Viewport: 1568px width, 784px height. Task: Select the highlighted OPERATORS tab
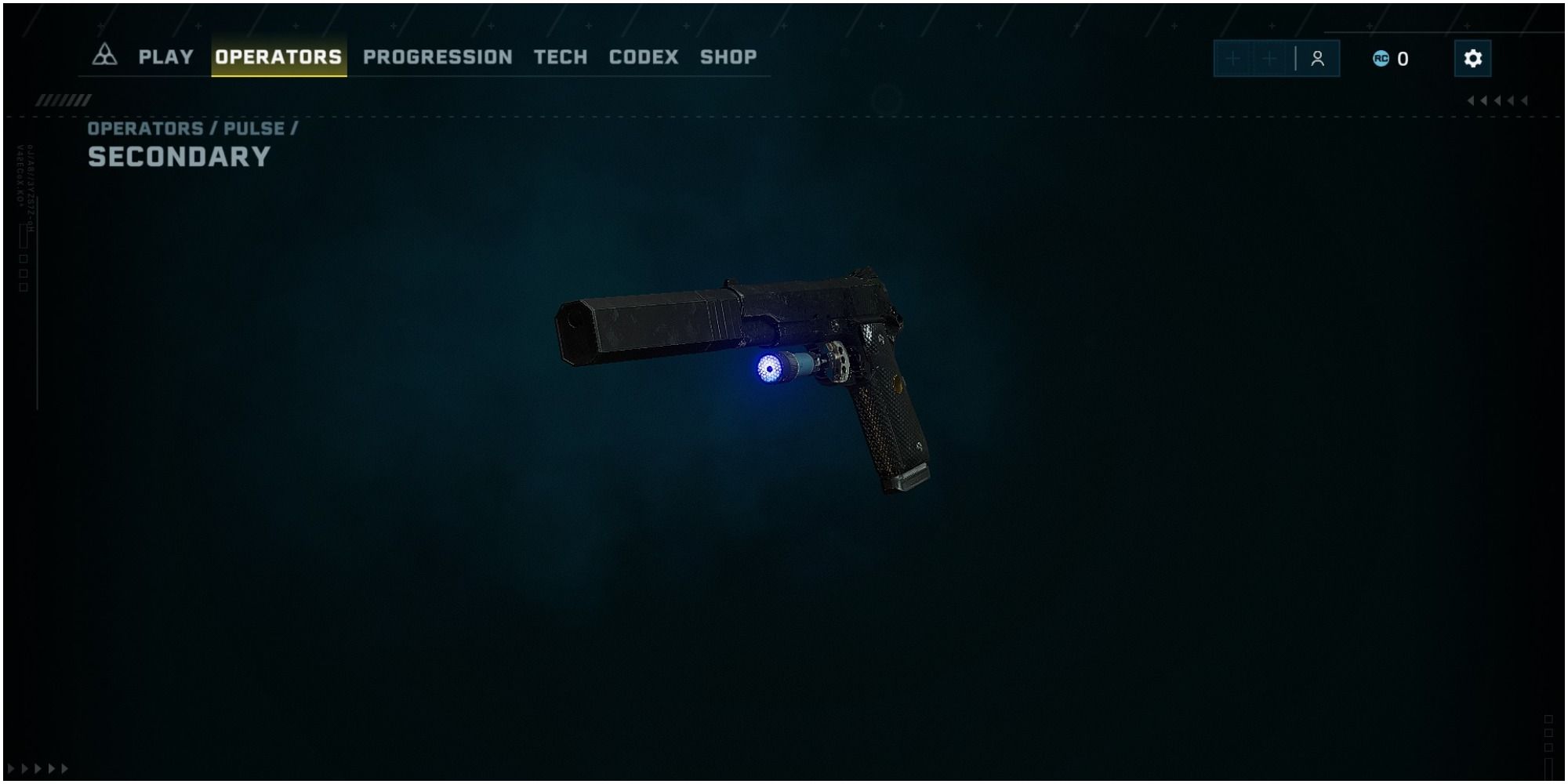point(279,56)
